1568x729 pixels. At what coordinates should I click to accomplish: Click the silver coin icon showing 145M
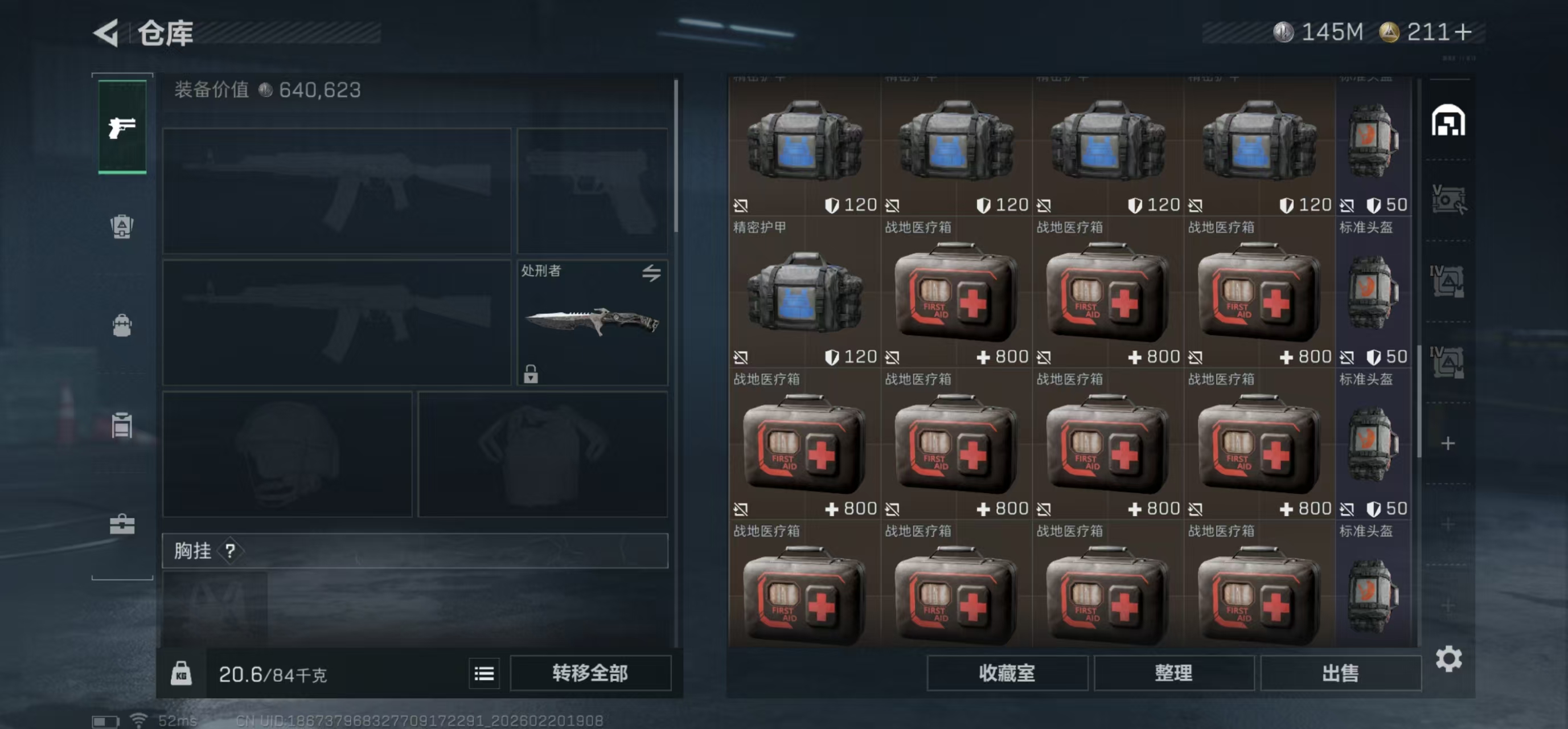[1284, 33]
